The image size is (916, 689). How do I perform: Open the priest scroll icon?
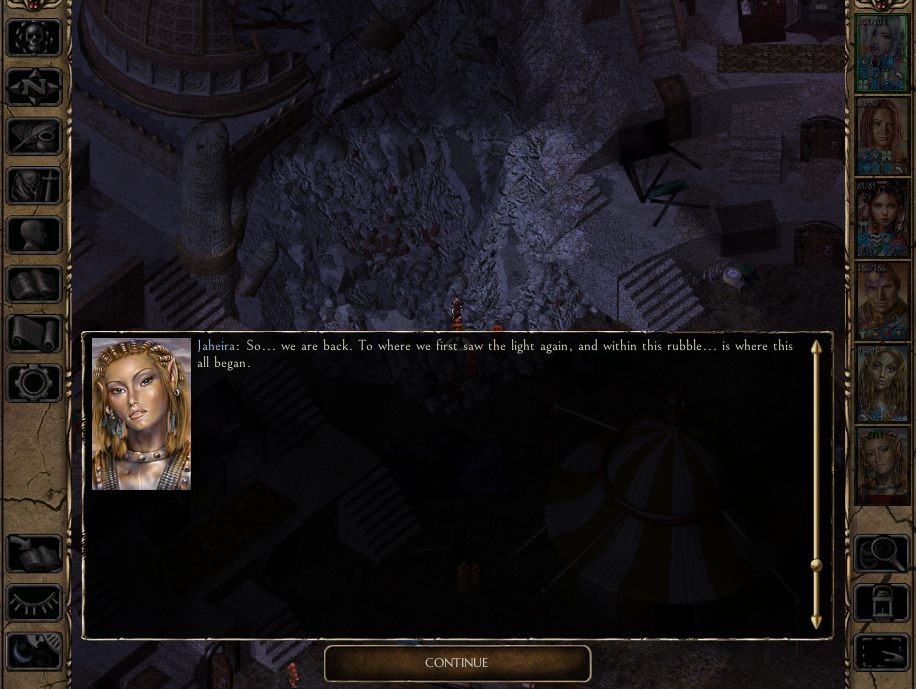35,333
